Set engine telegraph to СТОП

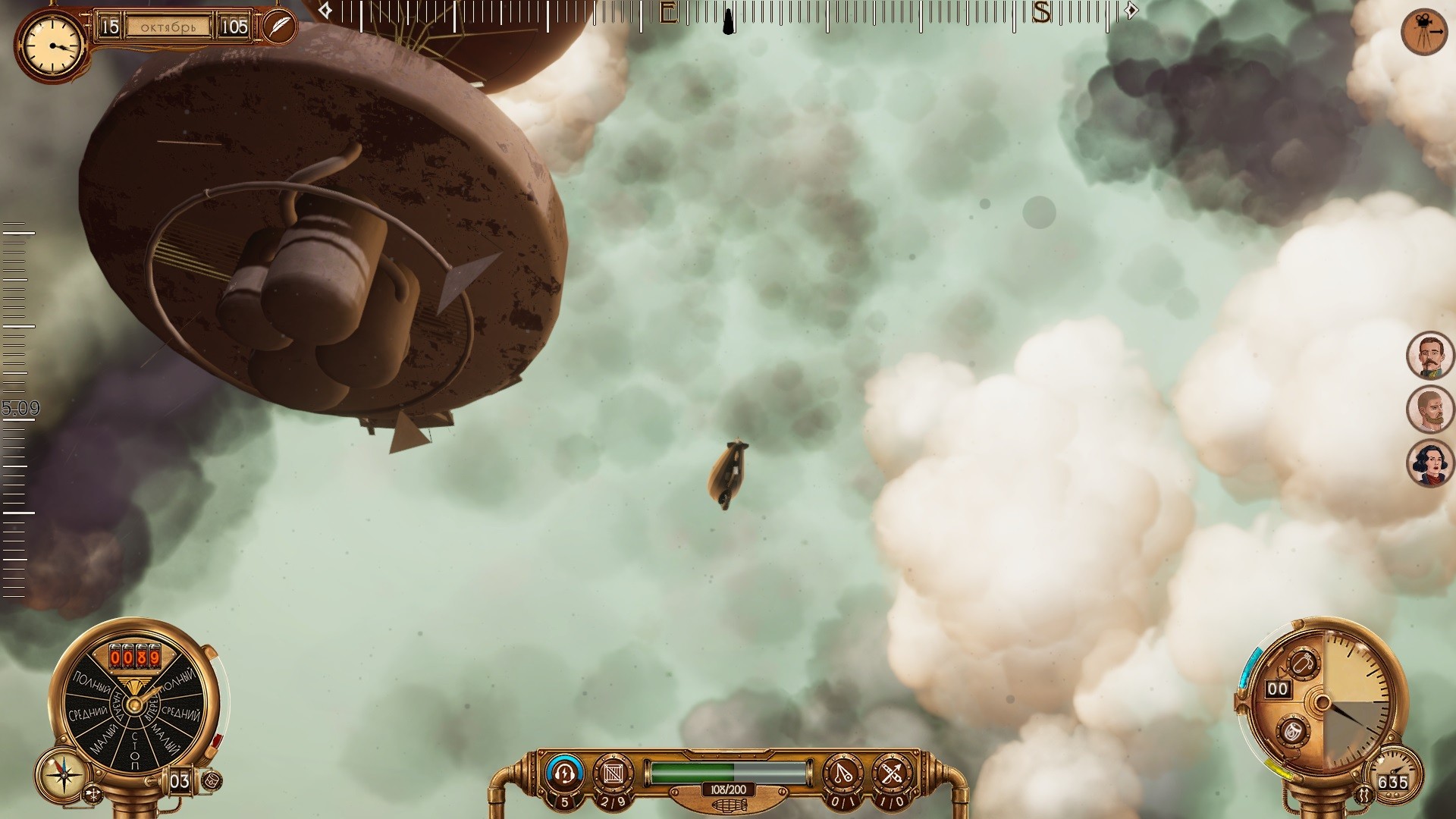tap(135, 749)
